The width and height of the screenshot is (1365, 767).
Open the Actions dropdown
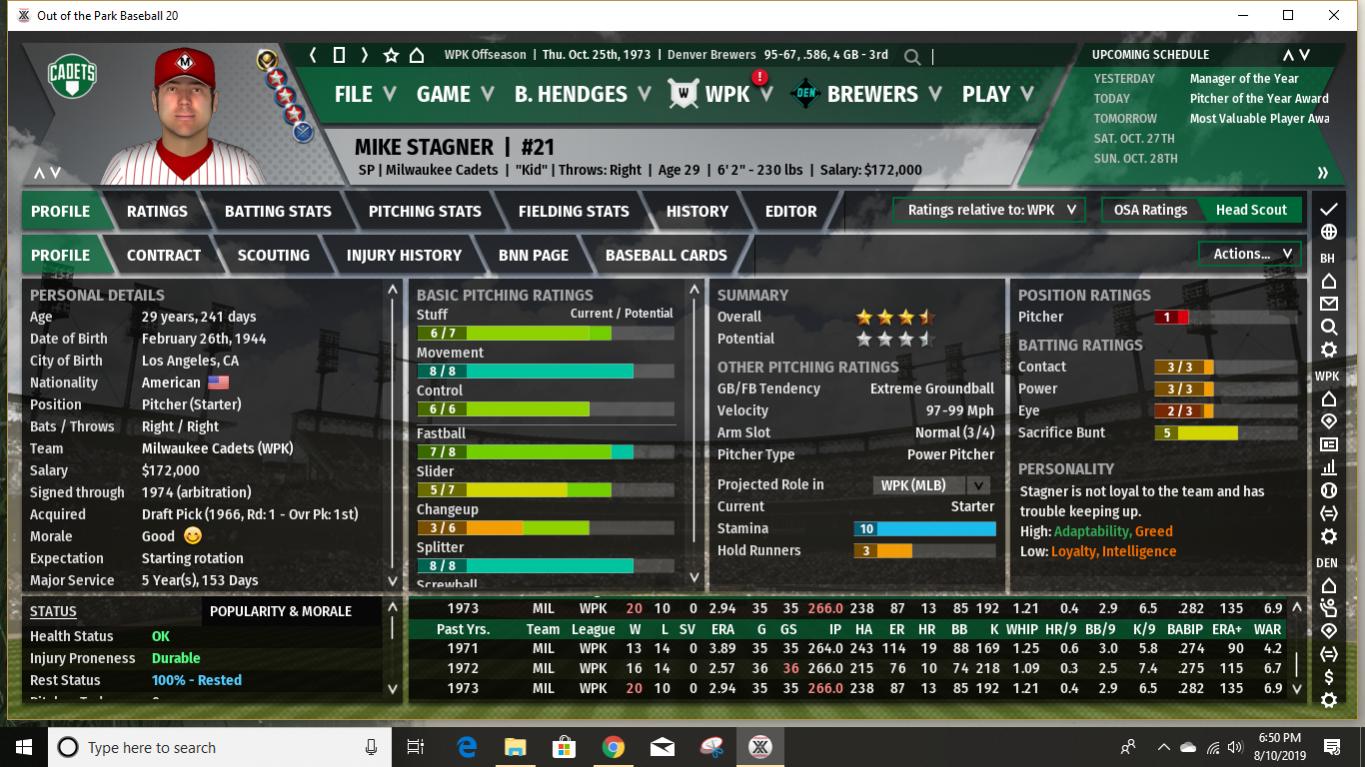pyautogui.click(x=1247, y=253)
